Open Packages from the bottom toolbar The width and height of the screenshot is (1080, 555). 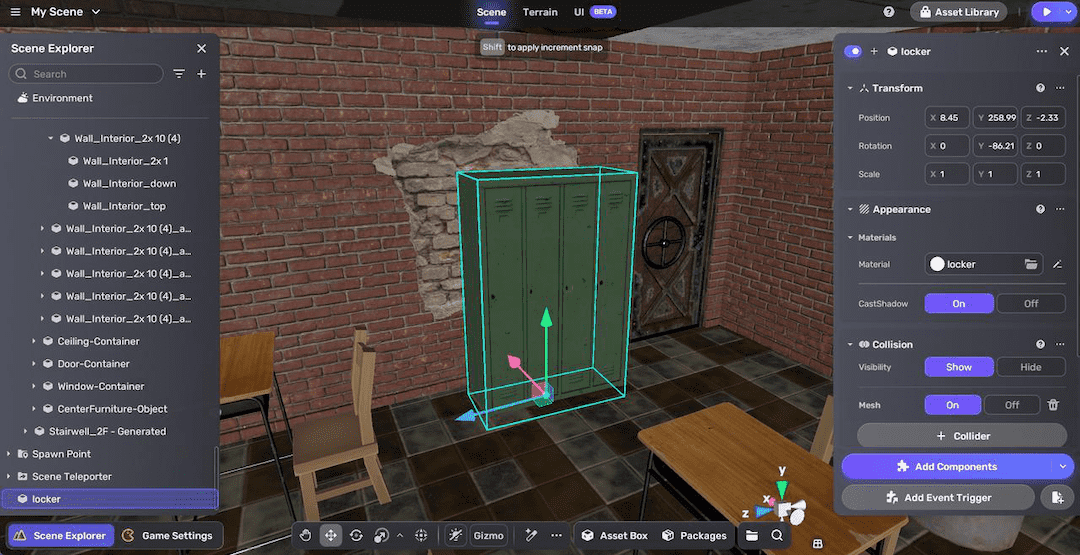pyautogui.click(x=694, y=536)
